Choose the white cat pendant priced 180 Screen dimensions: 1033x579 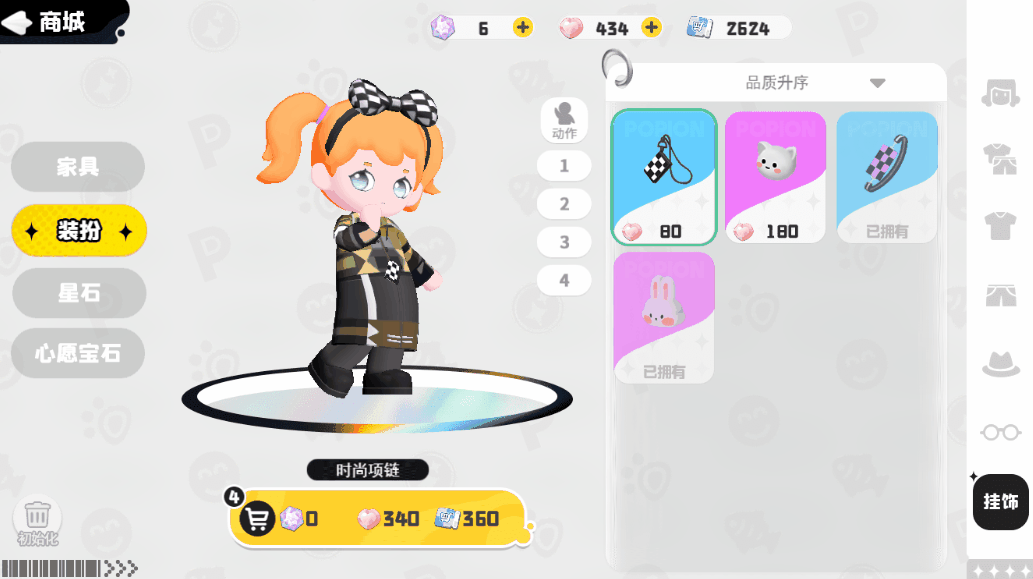tap(775, 177)
